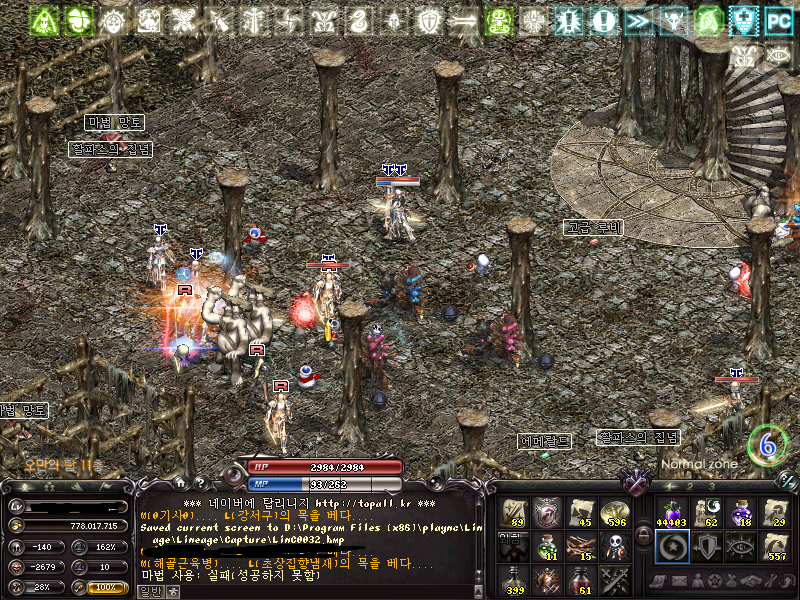Open the home button above chat
800x600 pixels.
[x=182, y=482]
